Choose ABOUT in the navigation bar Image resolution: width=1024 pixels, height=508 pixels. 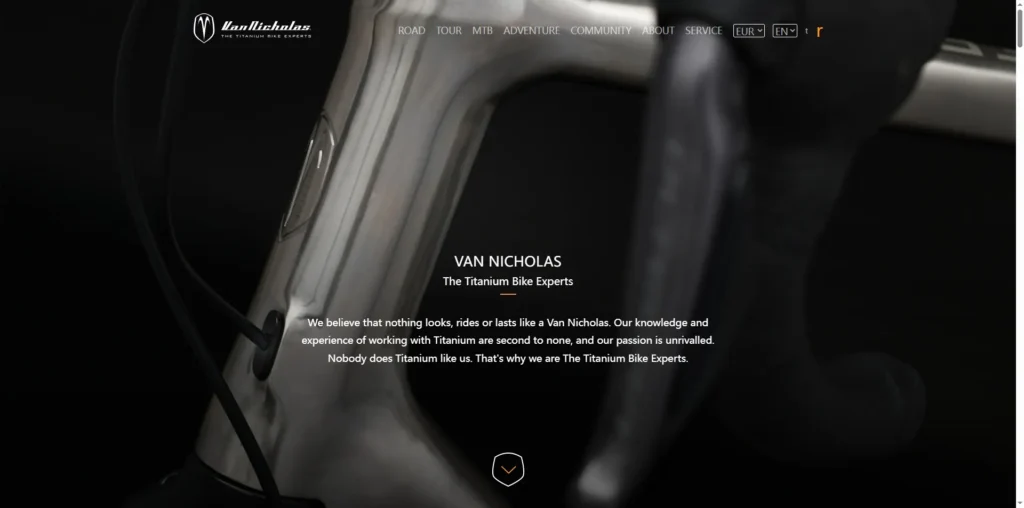(658, 31)
